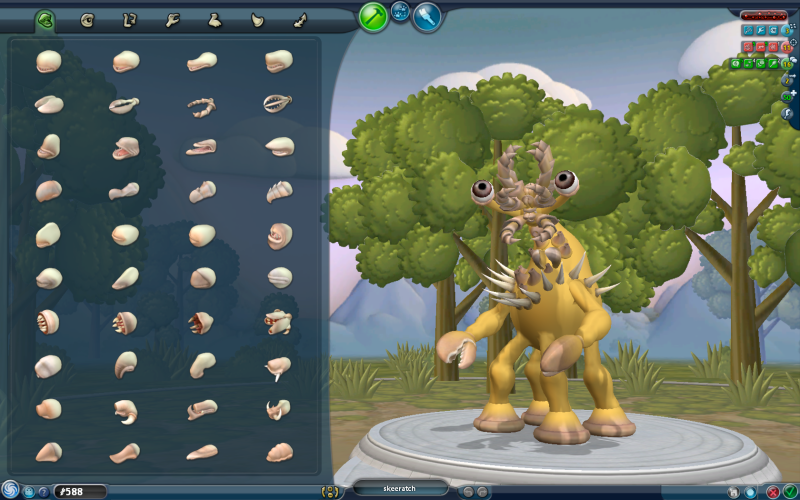Choose the first mouth part in the palette
Screen dimensions: 800x500
pos(48,62)
